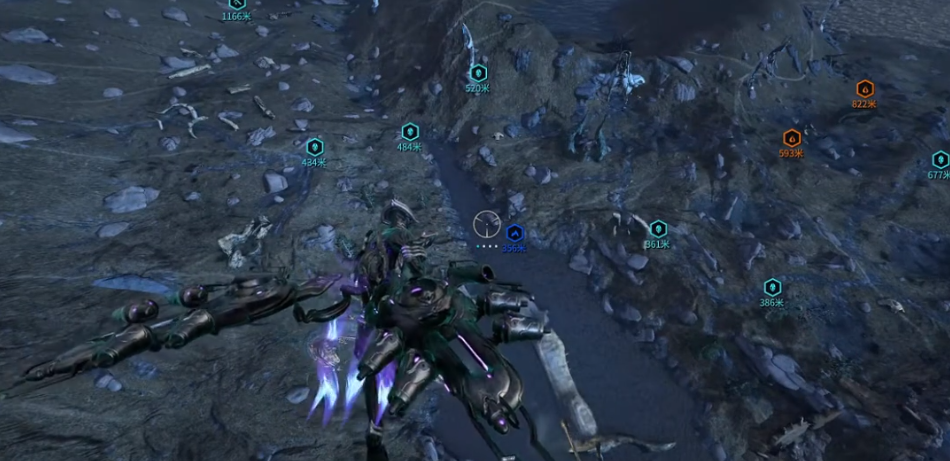This screenshot has height=461, width=950.
Task: Click the teal marker showing 386米
Action: pyautogui.click(x=772, y=288)
